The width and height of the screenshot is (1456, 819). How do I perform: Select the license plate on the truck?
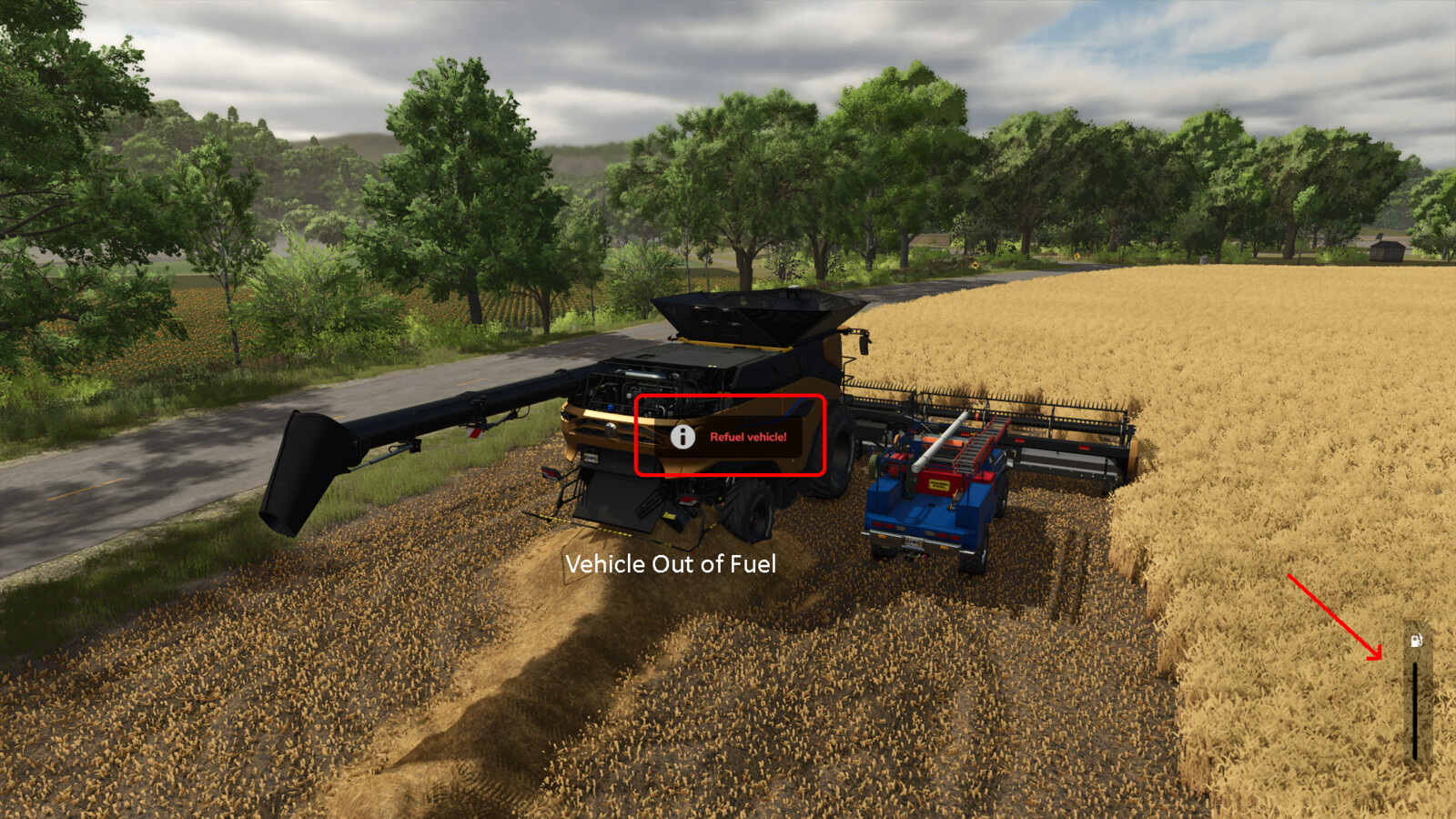click(915, 542)
